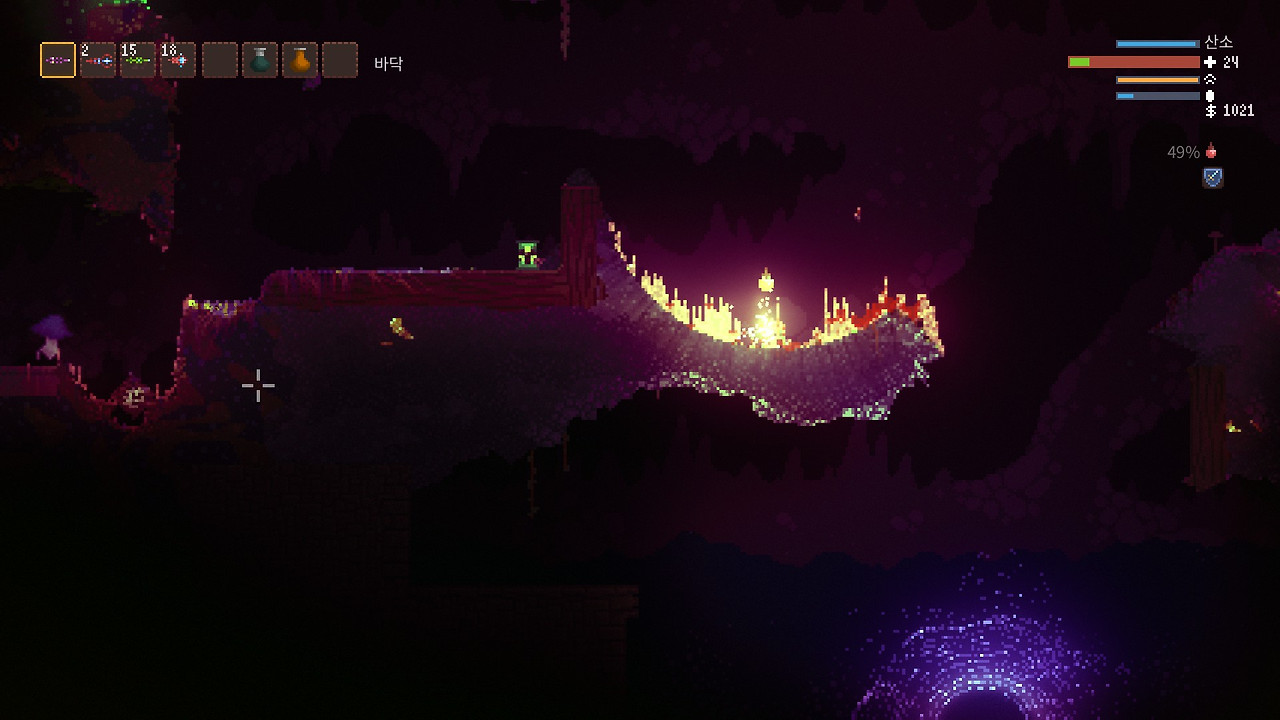Switch to the red wand with 2 charges
This screenshot has width=1280, height=720.
(x=98, y=60)
